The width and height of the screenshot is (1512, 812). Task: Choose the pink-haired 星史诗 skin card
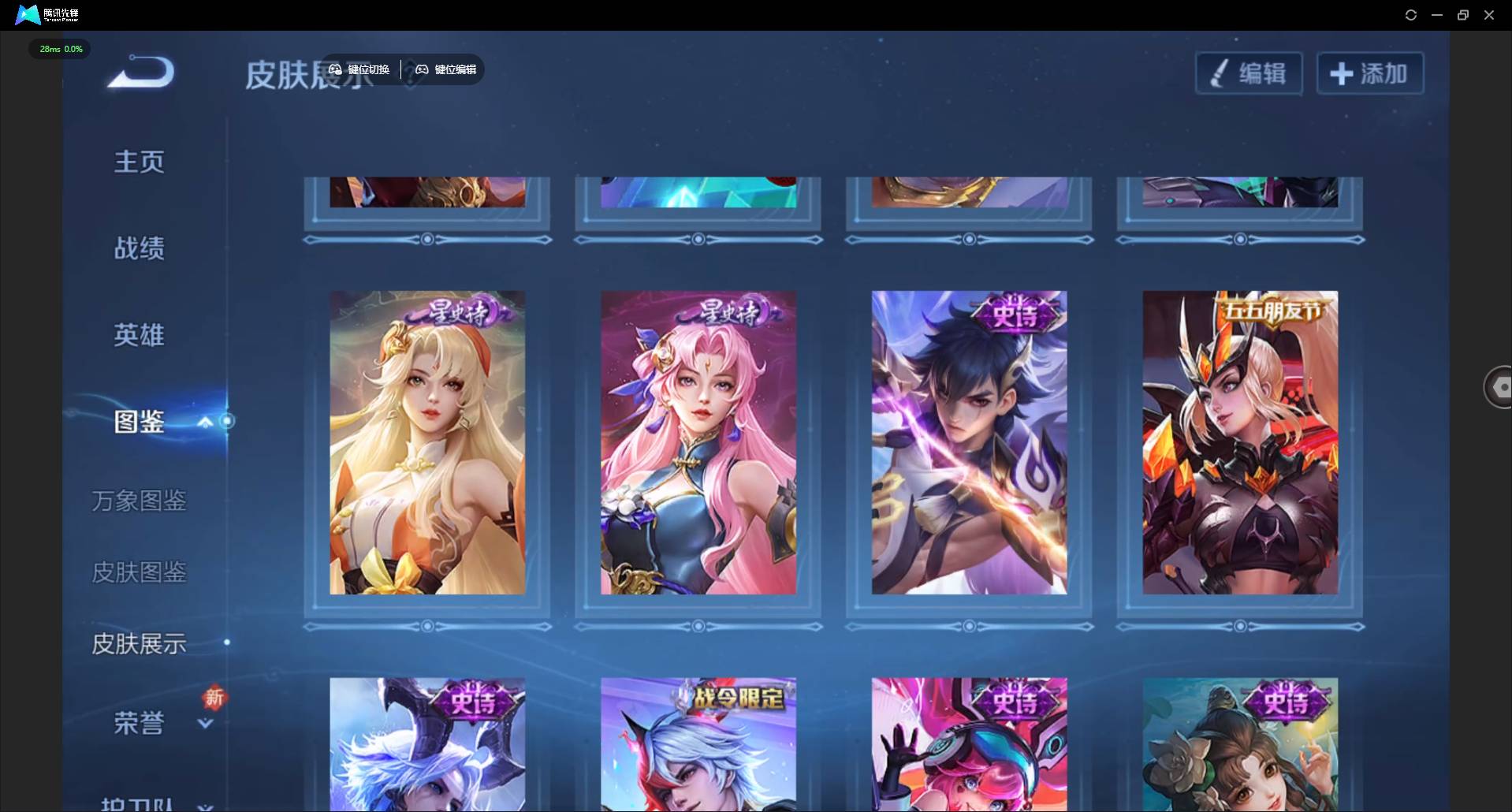coord(698,442)
